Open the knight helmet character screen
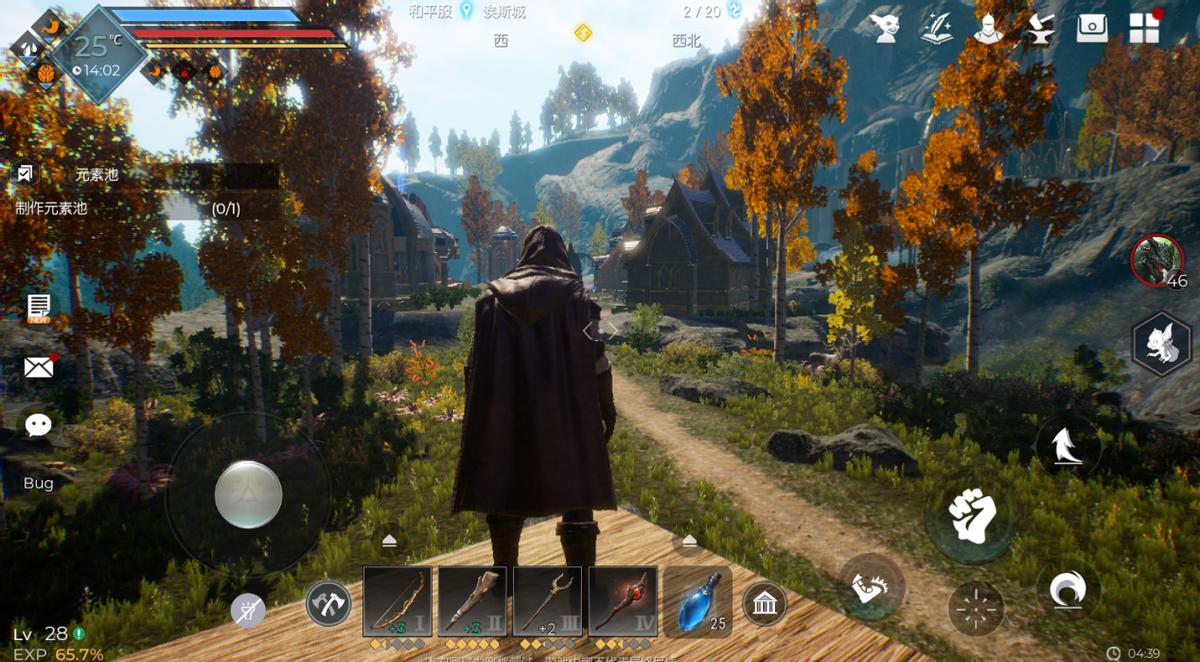 (x=989, y=28)
